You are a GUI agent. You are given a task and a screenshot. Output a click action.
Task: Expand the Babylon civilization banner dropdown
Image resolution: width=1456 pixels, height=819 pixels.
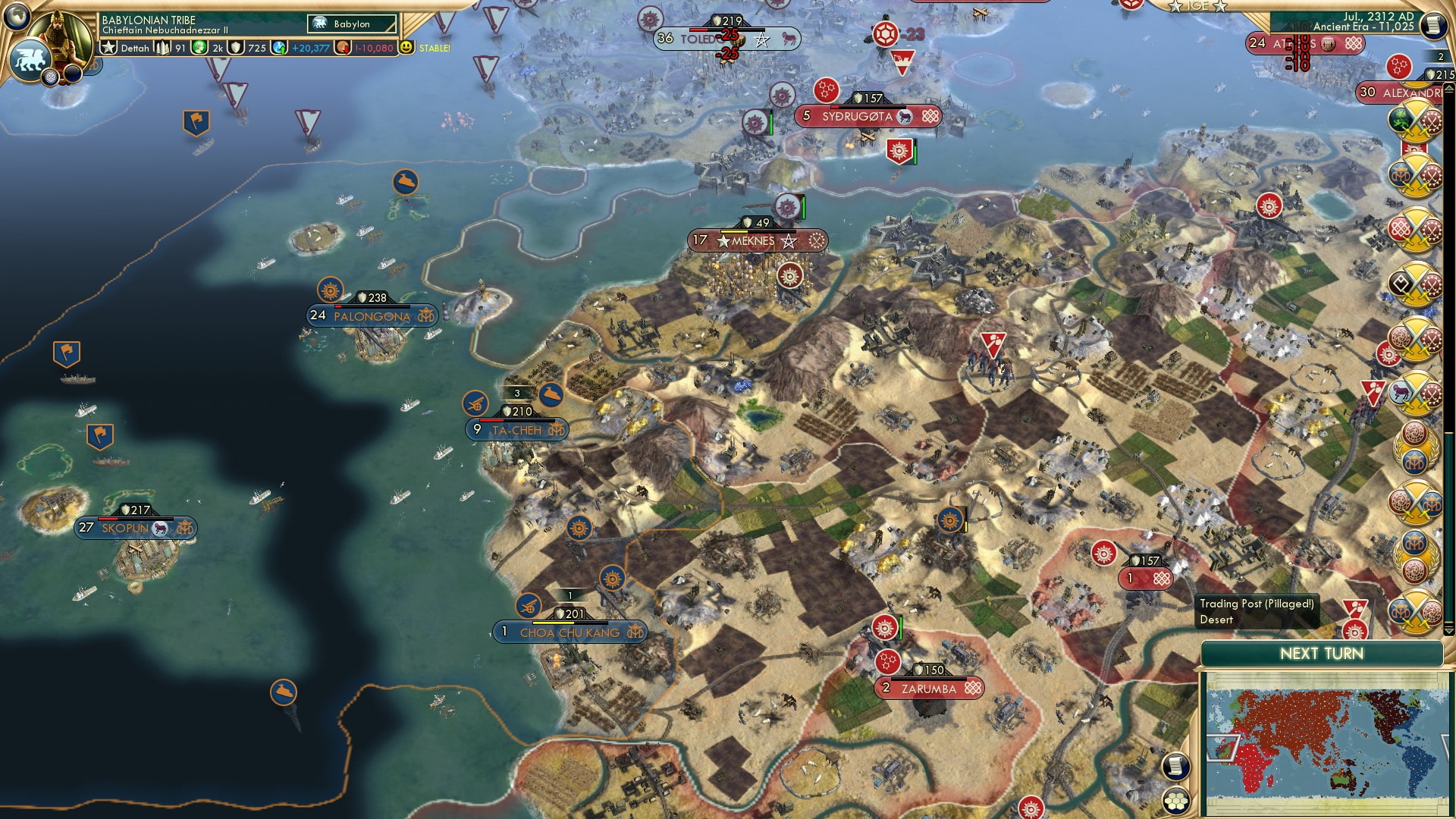tap(352, 24)
